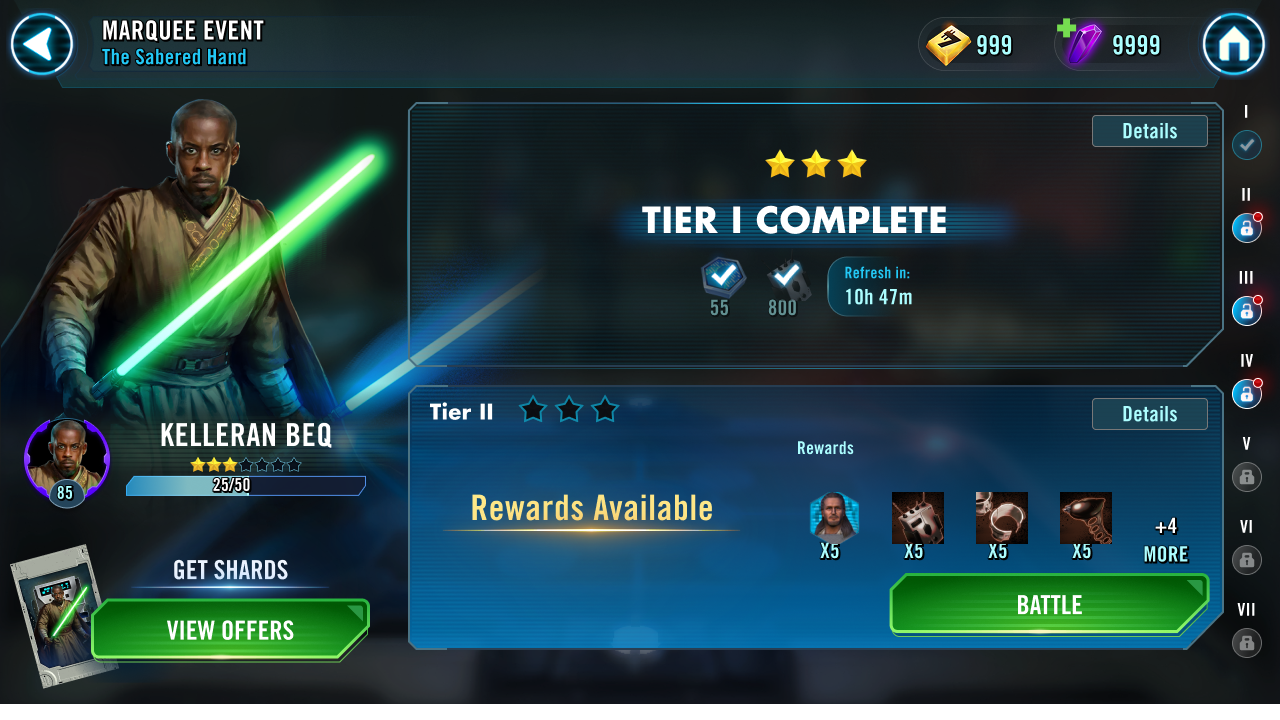Image resolution: width=1280 pixels, height=720 pixels.
Task: Select the character reward shard icon
Action: click(834, 517)
